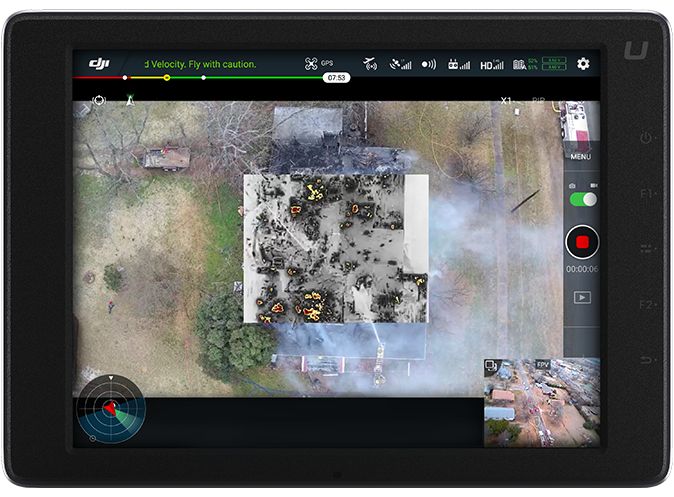Tap the north-arrow map orientation icon
Viewport: 674px width, 497px height.
[x=129, y=100]
